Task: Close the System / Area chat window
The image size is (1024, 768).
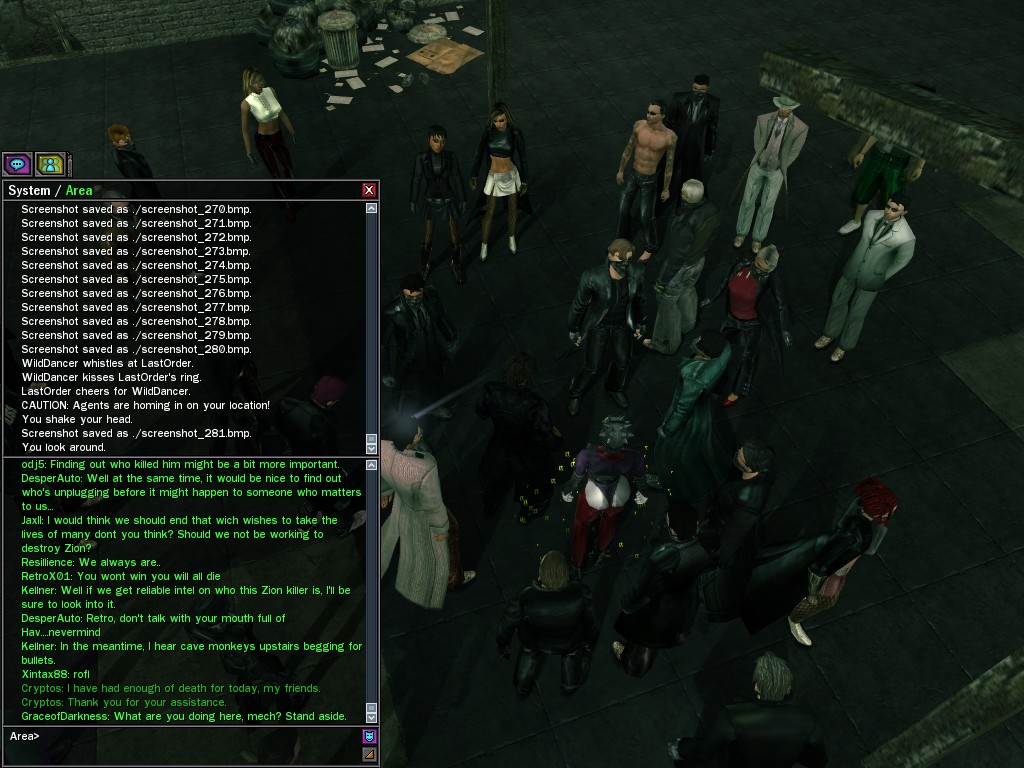Action: tap(369, 190)
